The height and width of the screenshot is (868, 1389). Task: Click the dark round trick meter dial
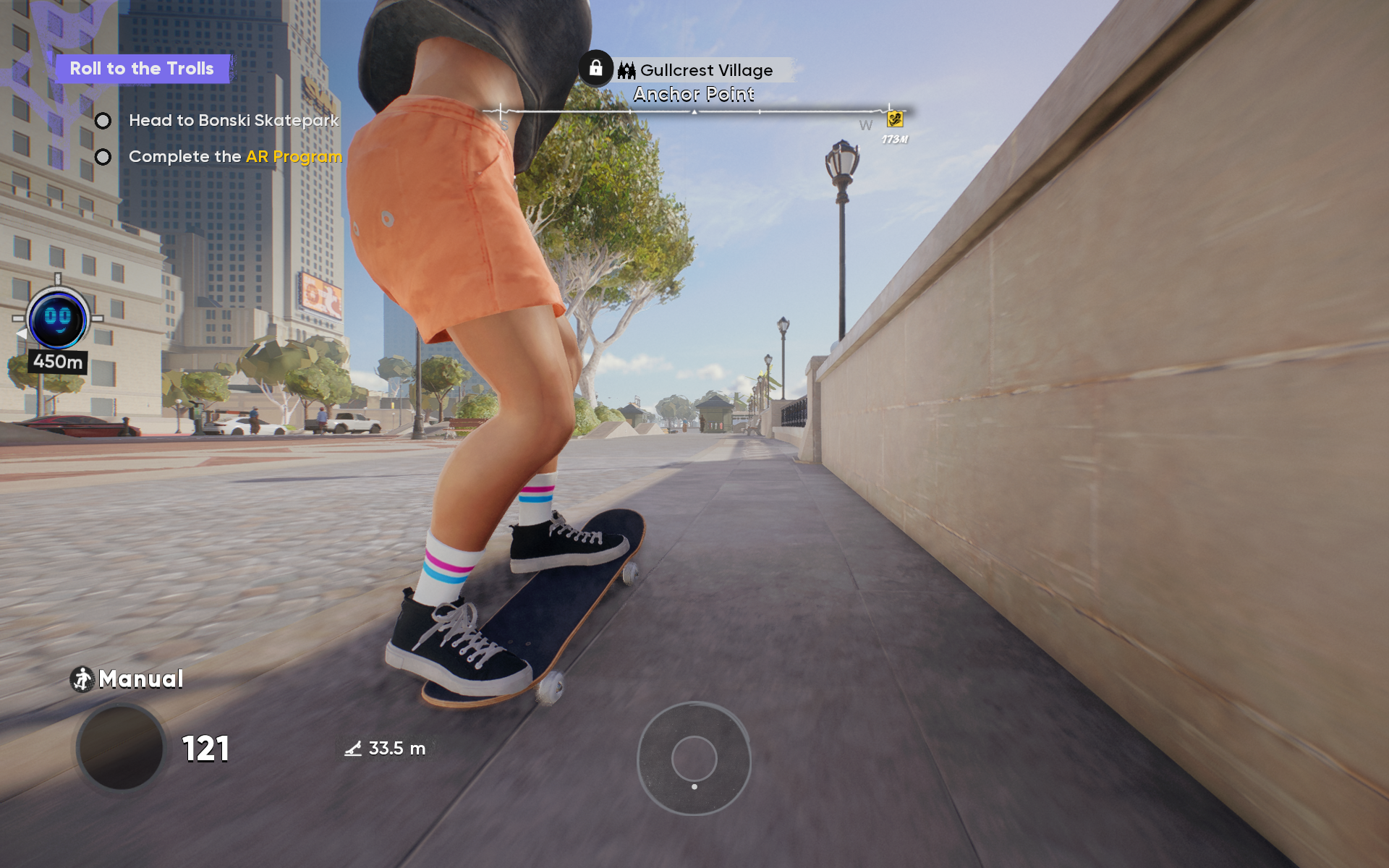pos(121,748)
